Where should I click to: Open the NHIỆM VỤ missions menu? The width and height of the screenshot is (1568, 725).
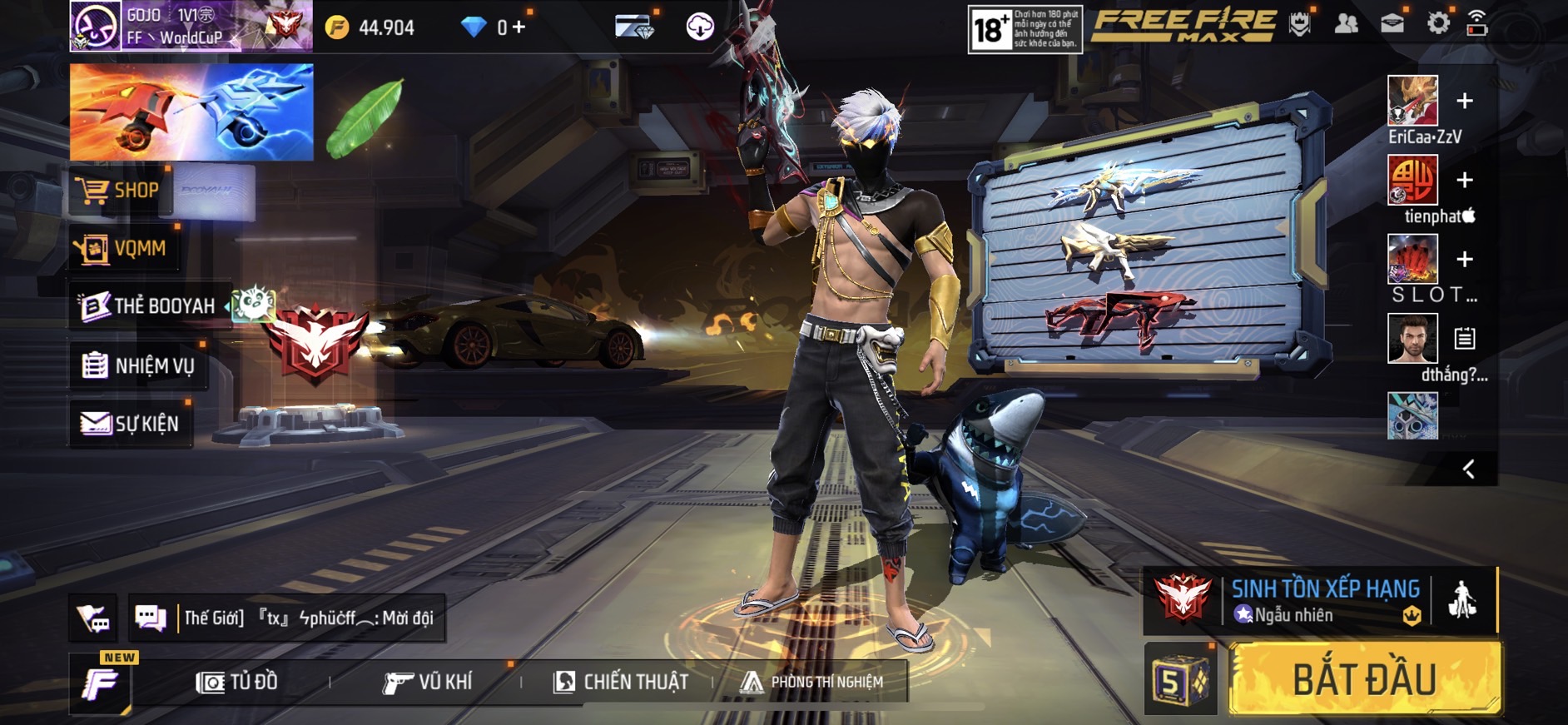[139, 365]
